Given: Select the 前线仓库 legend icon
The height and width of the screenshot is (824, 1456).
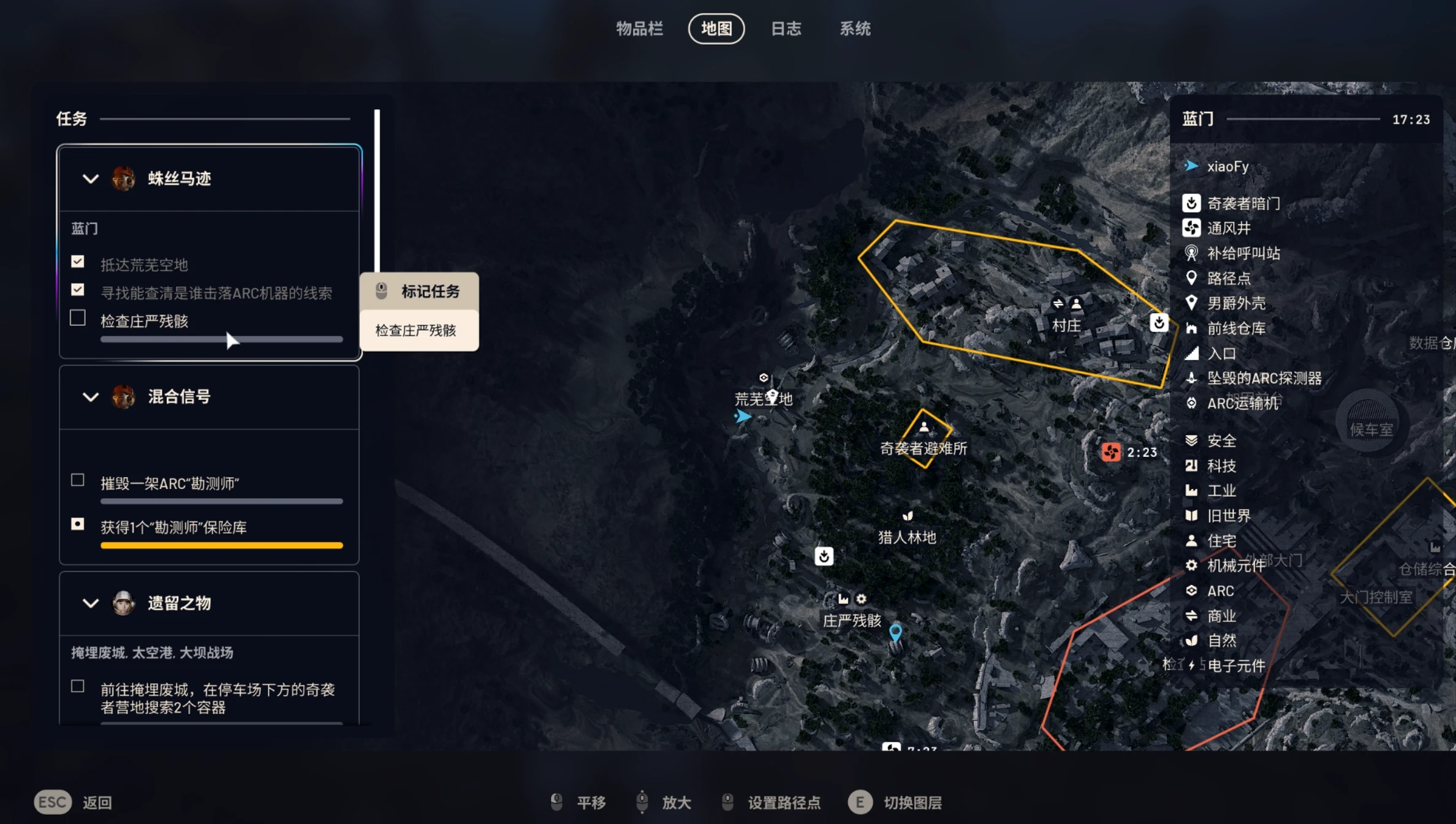Looking at the screenshot, I should point(1191,328).
